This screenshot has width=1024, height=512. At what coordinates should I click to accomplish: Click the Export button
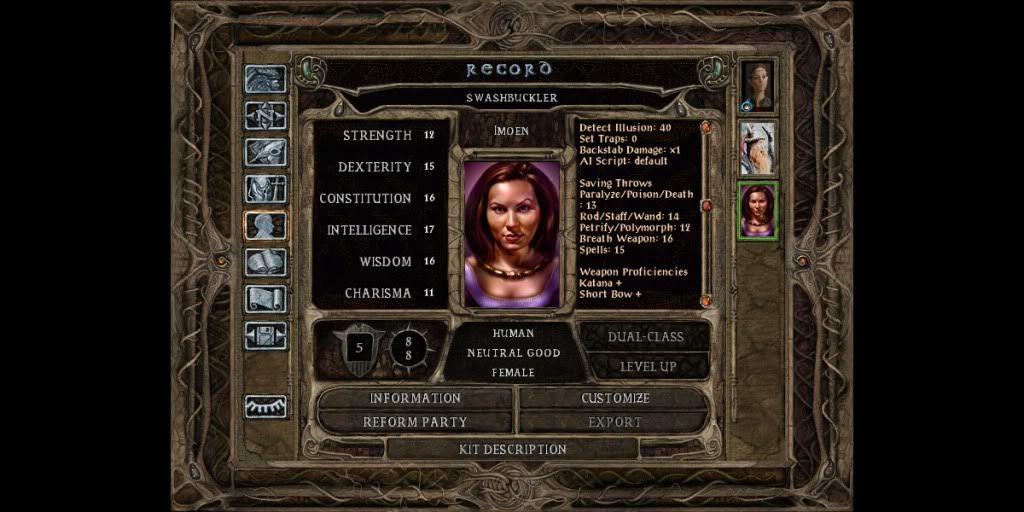(x=615, y=422)
